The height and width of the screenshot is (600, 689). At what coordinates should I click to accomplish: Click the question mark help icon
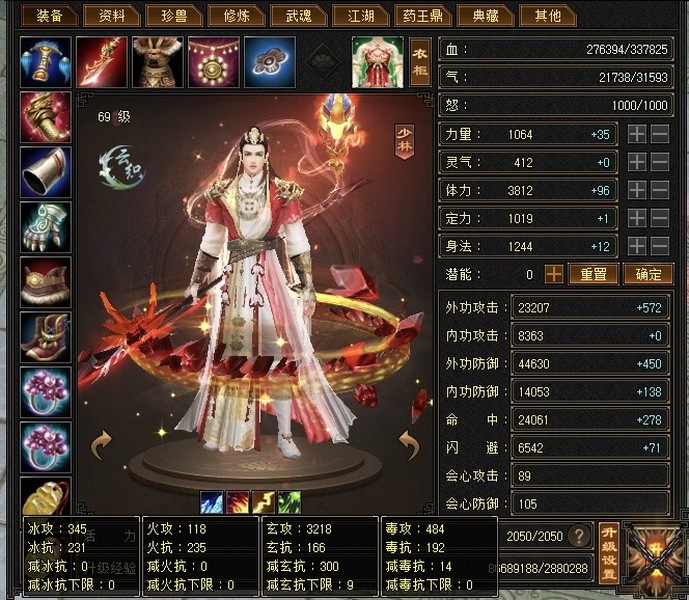pos(578,536)
